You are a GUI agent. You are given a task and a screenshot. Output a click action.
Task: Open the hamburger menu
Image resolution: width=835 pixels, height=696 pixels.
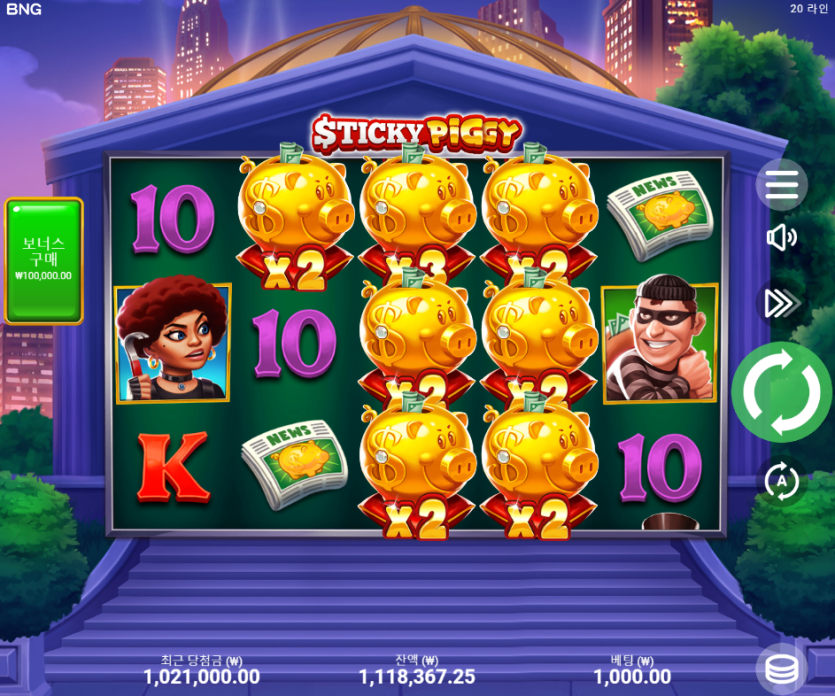tap(781, 184)
